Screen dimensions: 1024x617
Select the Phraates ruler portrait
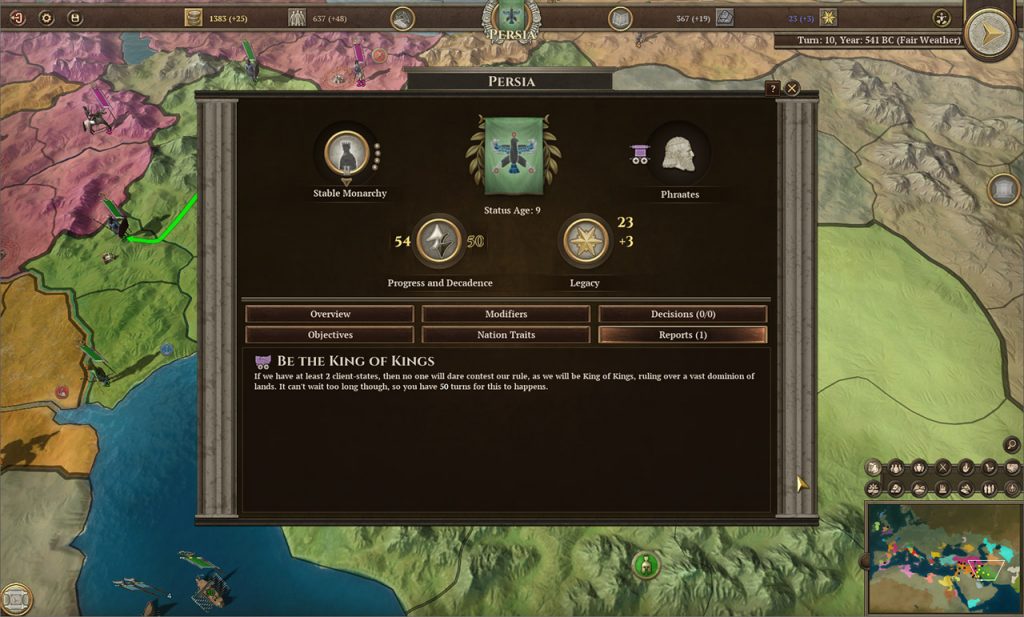coord(679,153)
